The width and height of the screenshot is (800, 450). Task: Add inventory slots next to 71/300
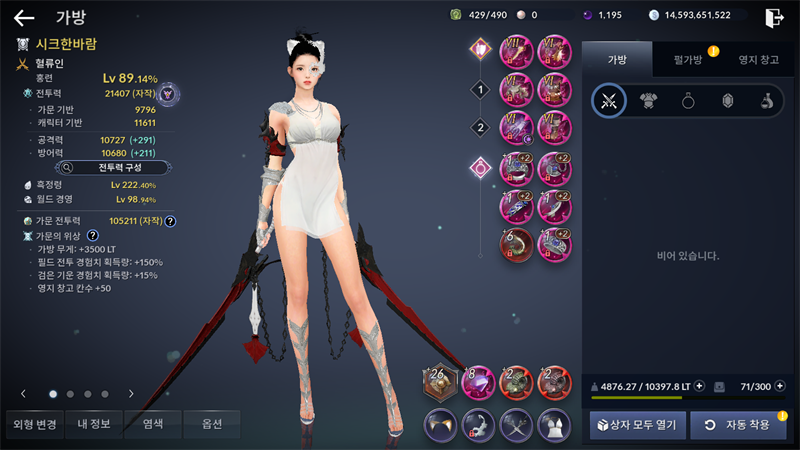(x=777, y=386)
